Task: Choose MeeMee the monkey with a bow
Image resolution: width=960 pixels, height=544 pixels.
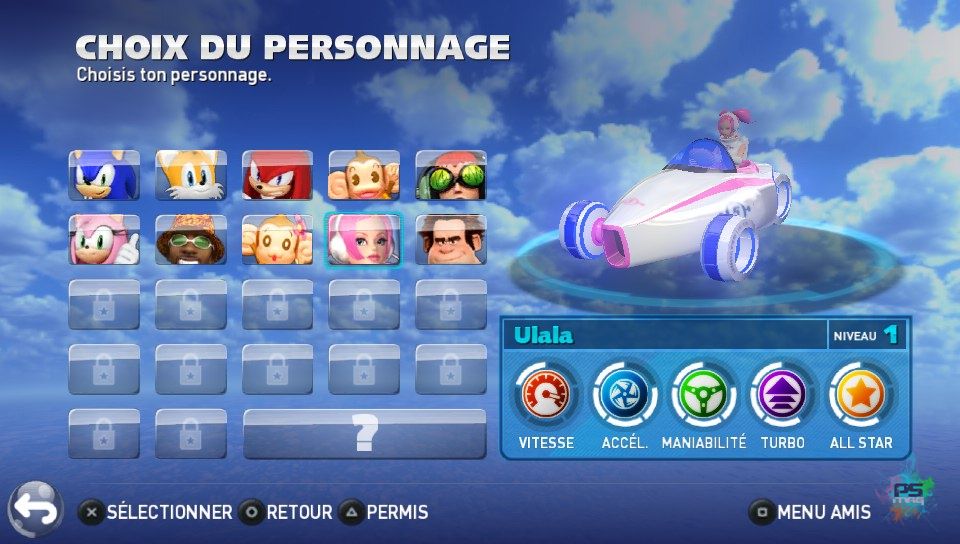Action: 278,240
